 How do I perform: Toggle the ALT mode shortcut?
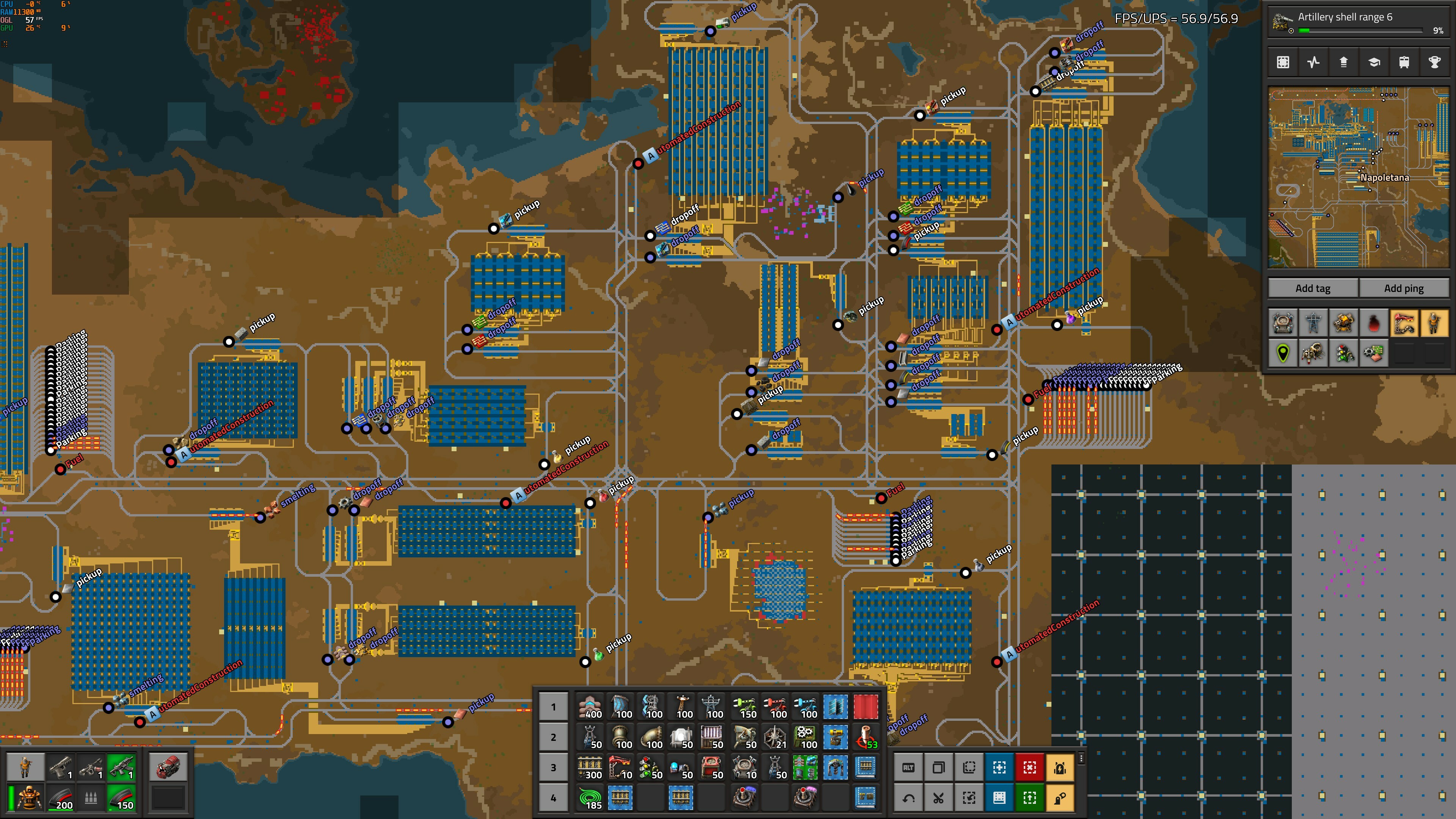[x=908, y=767]
